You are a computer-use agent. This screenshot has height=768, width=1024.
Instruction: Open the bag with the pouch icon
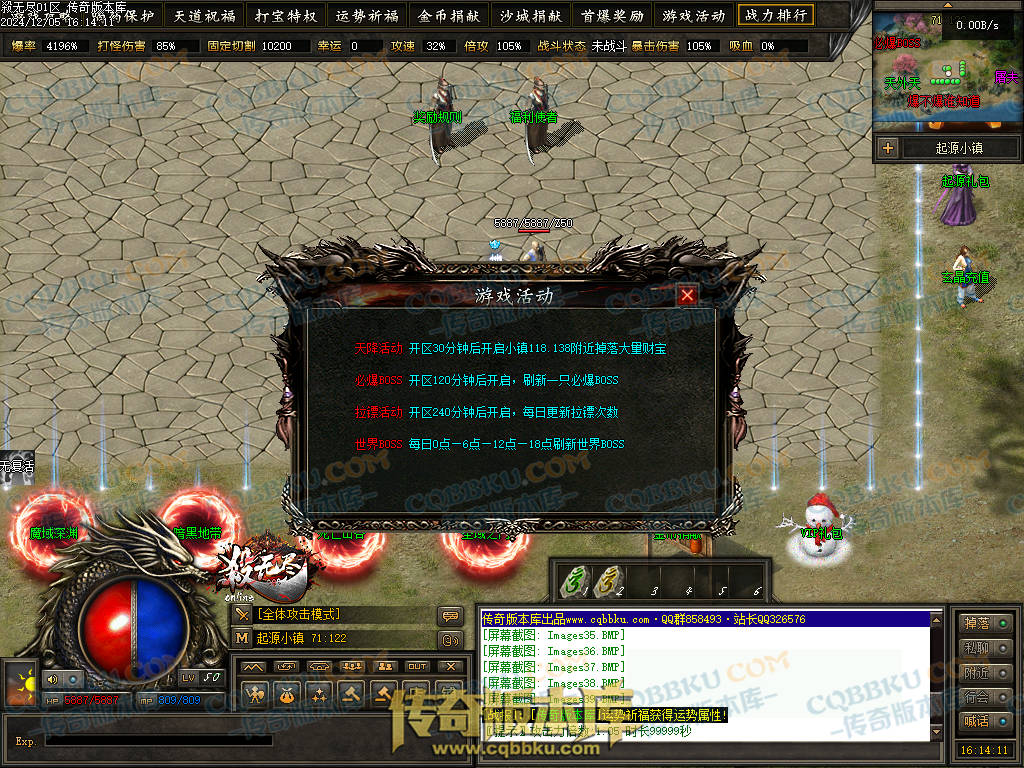pyautogui.click(x=287, y=692)
